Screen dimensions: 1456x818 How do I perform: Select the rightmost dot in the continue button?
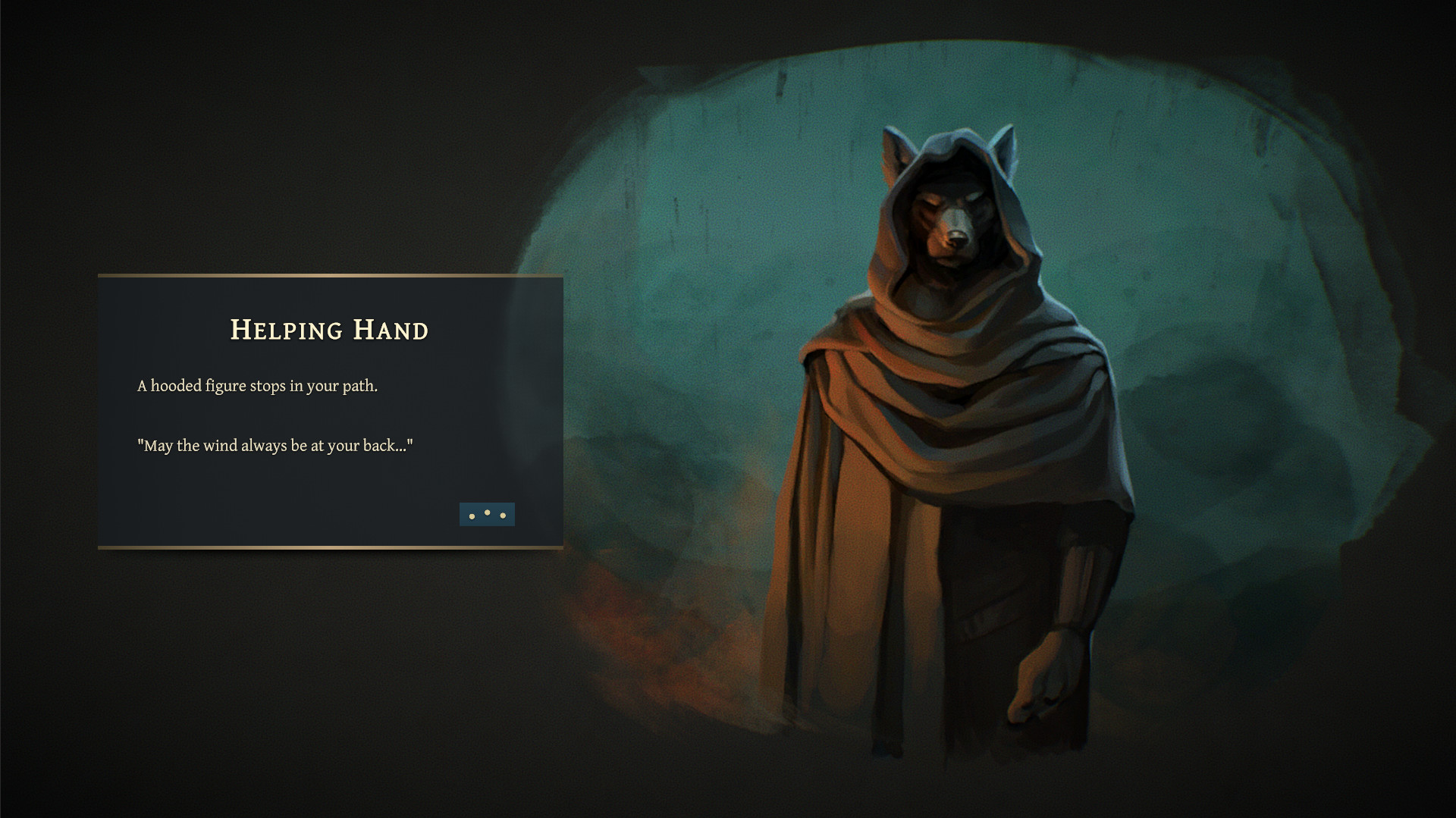(501, 516)
